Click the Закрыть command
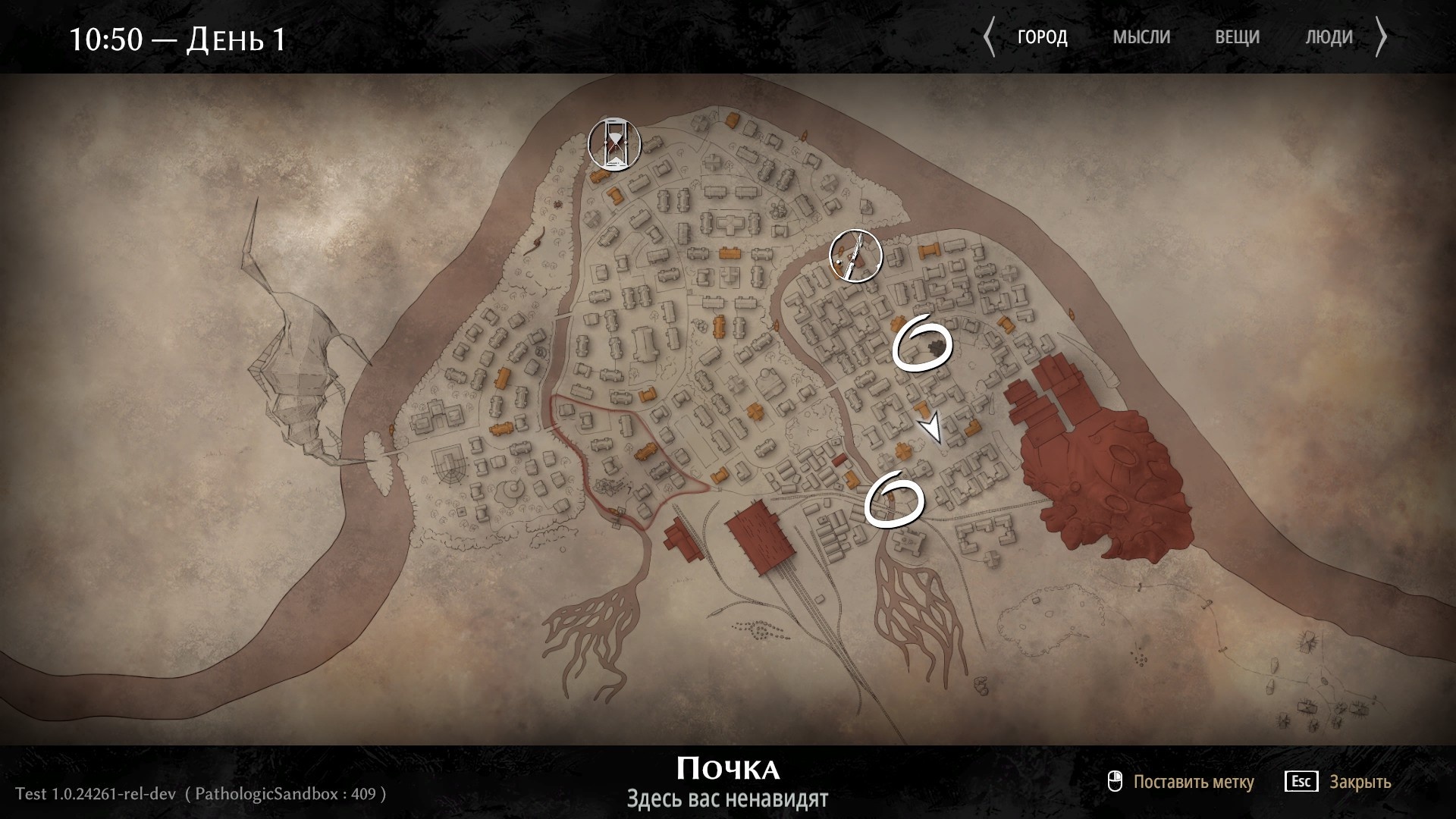Screen dimensions: 1456x819 [1361, 781]
